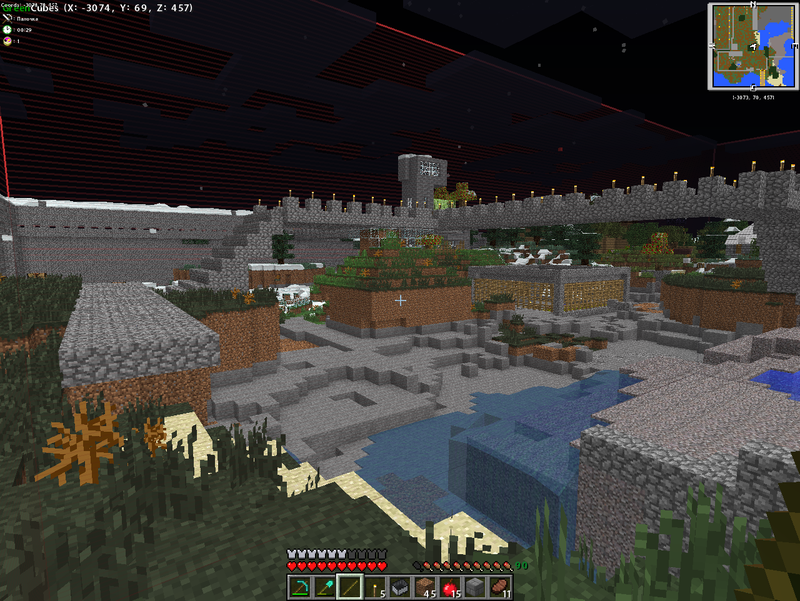
Task: Pick the minecart slot in the hotbar
Action: pyautogui.click(x=400, y=587)
